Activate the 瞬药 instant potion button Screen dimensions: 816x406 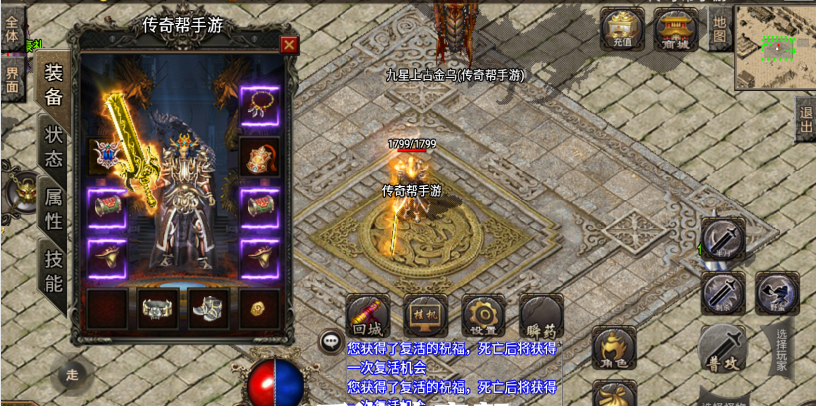point(542,316)
